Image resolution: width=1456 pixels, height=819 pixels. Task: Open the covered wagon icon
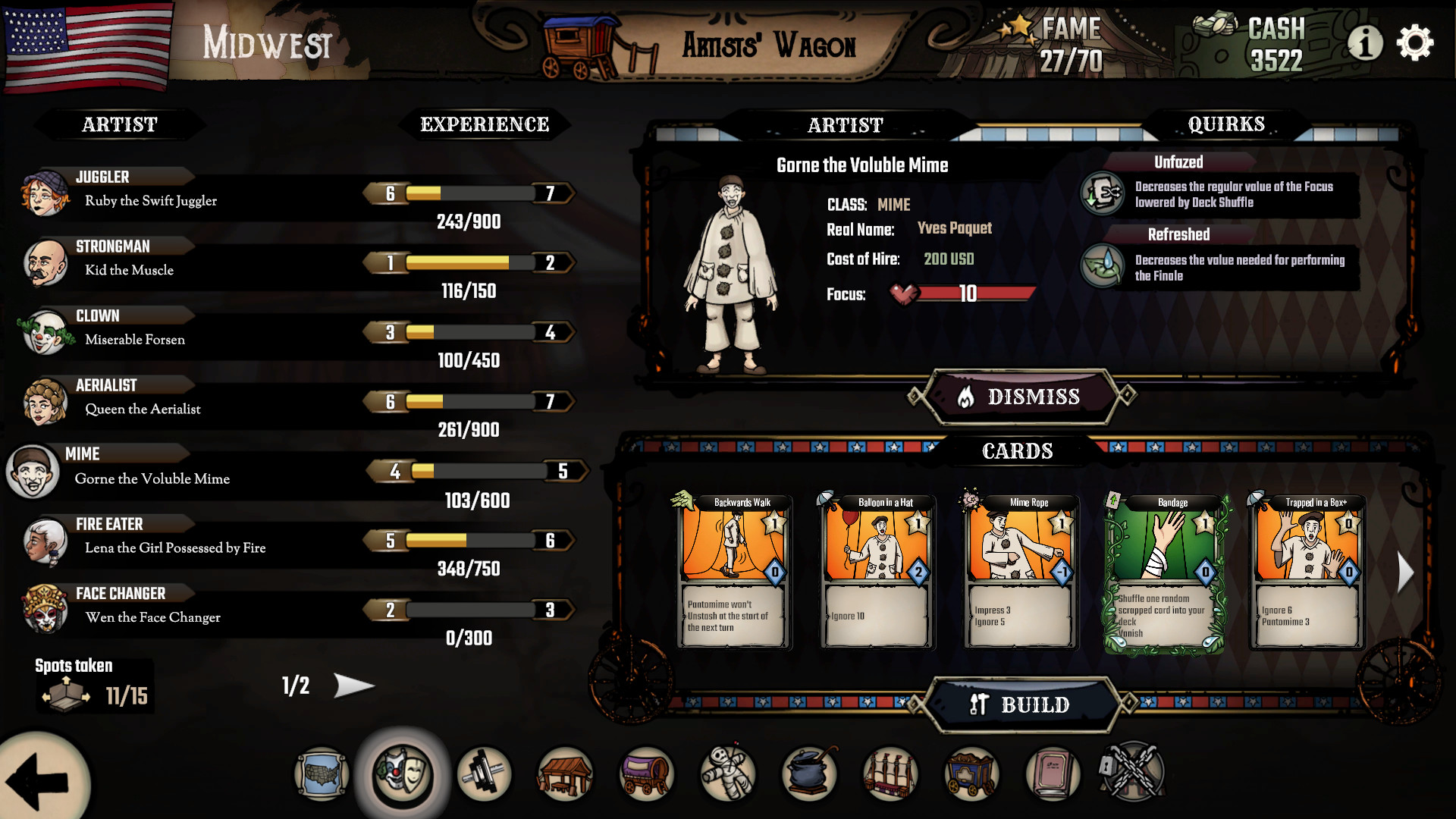click(x=646, y=775)
